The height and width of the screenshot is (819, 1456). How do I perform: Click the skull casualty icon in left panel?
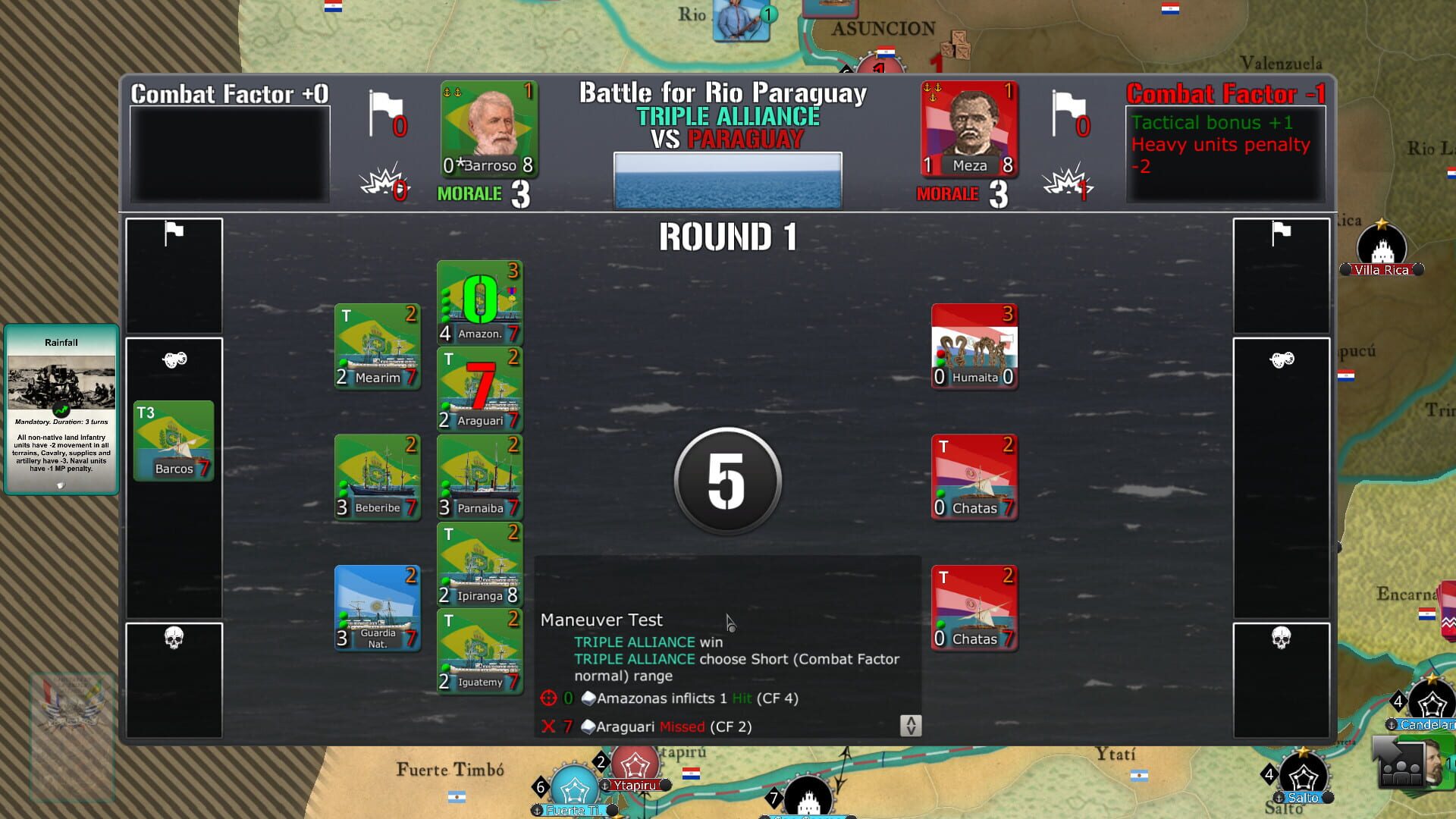point(175,639)
